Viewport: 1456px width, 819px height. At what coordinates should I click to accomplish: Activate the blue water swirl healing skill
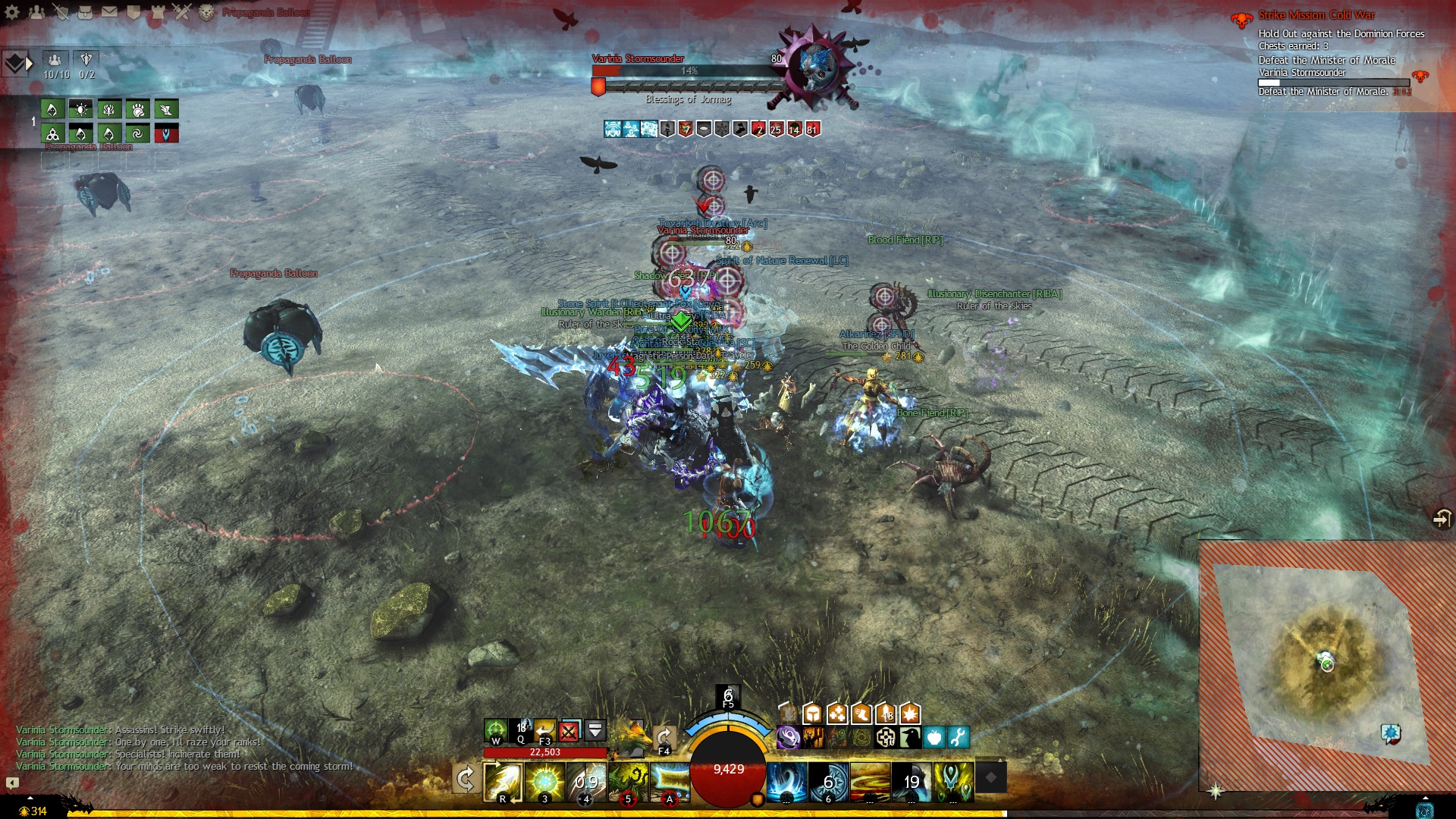click(786, 781)
